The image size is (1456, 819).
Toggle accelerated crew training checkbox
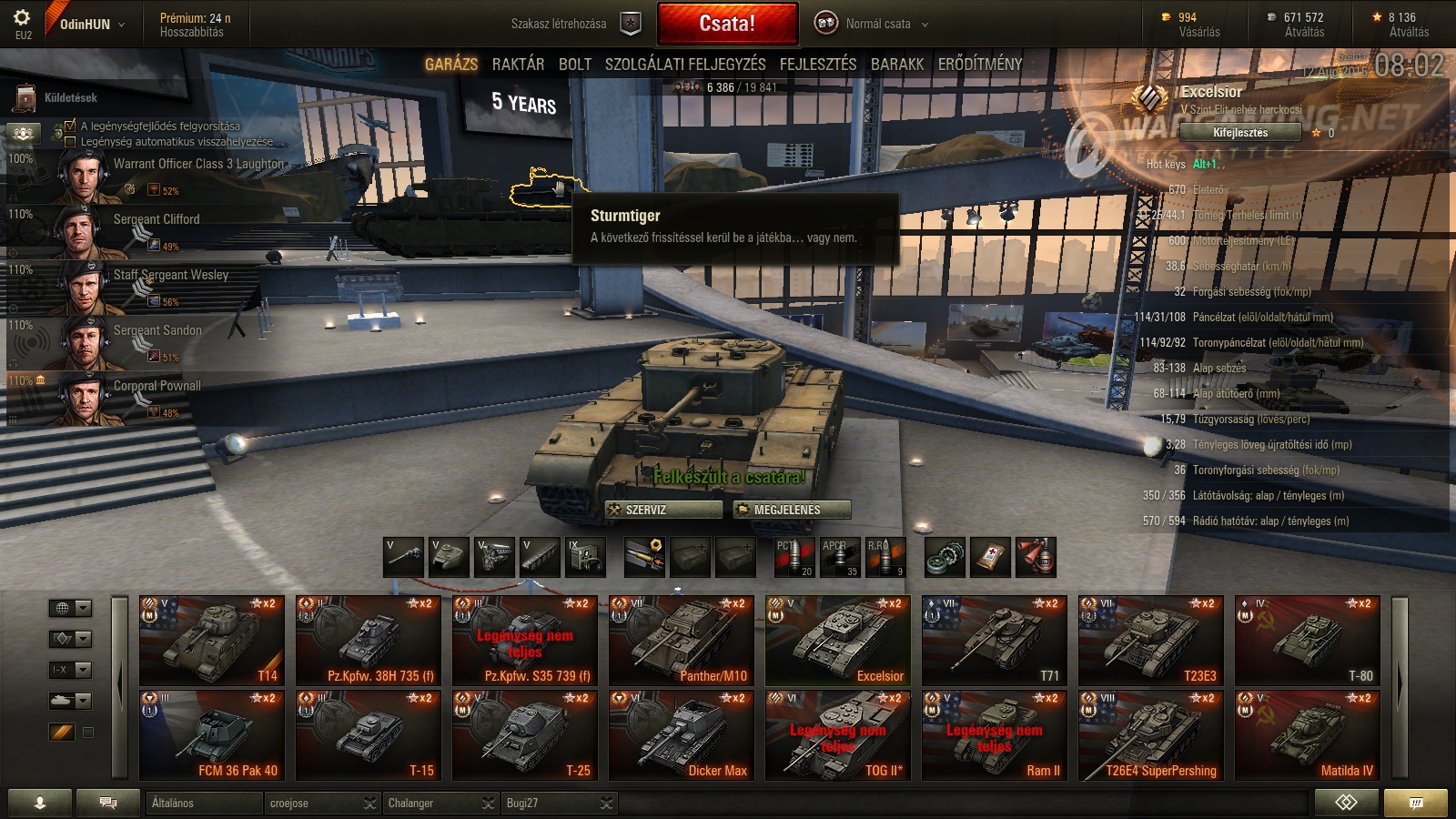(x=71, y=126)
